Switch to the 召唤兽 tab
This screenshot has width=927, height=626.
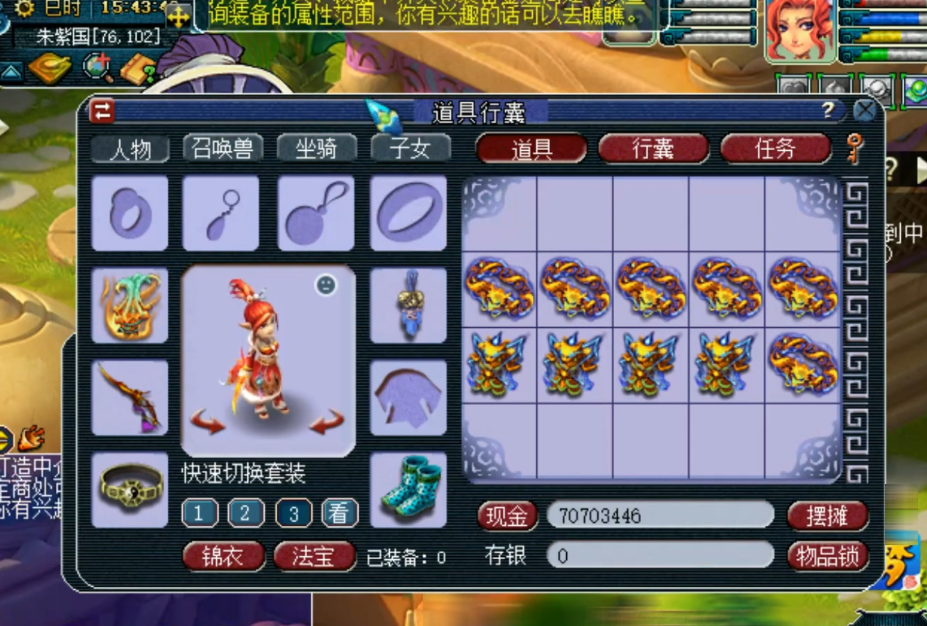click(x=223, y=149)
